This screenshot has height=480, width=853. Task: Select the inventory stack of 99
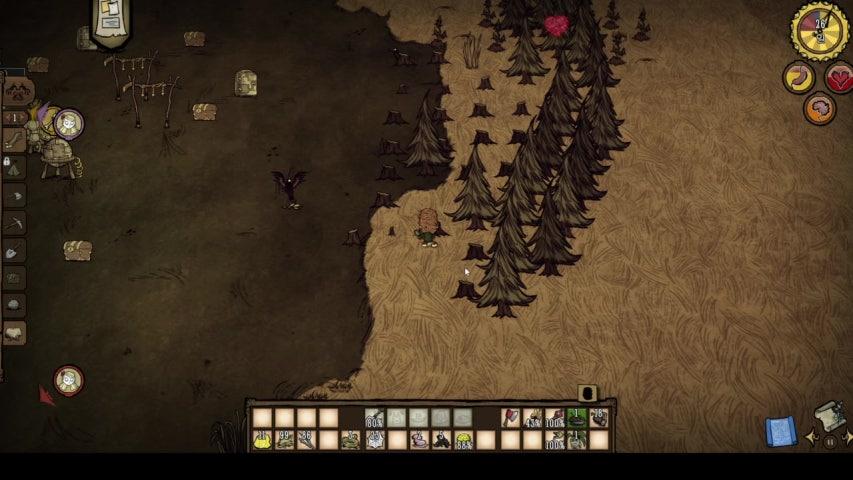285,440
